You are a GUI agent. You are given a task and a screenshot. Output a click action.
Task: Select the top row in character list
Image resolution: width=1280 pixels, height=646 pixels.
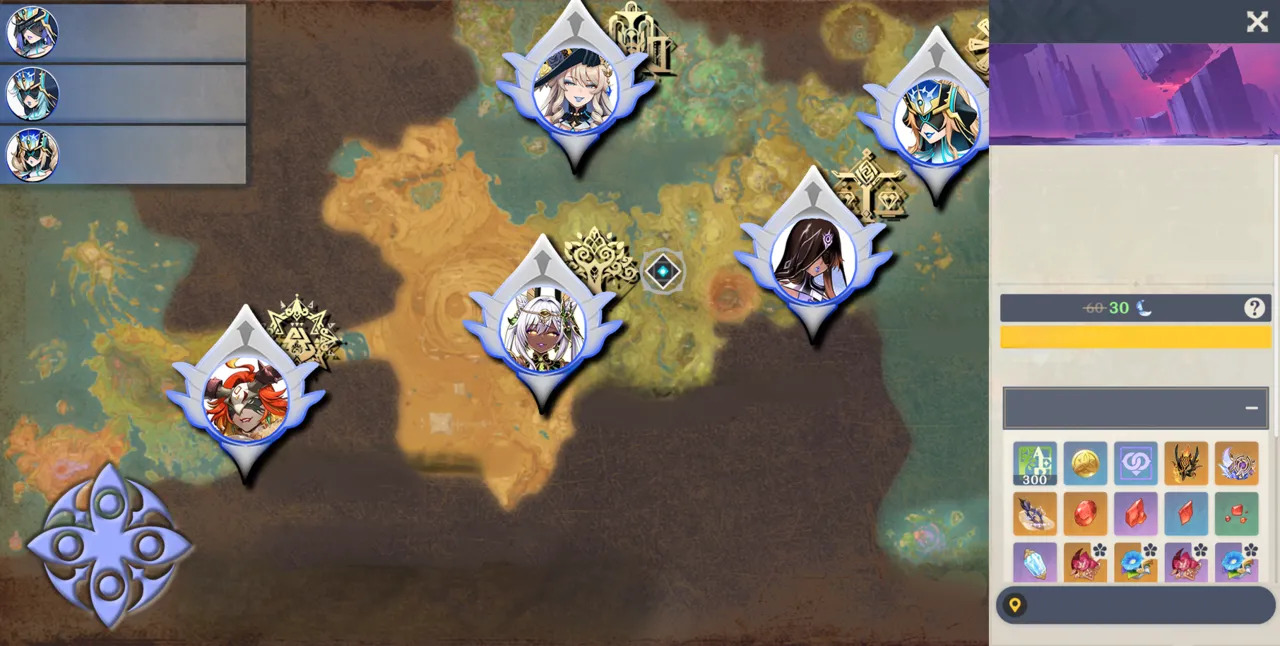pyautogui.click(x=123, y=33)
